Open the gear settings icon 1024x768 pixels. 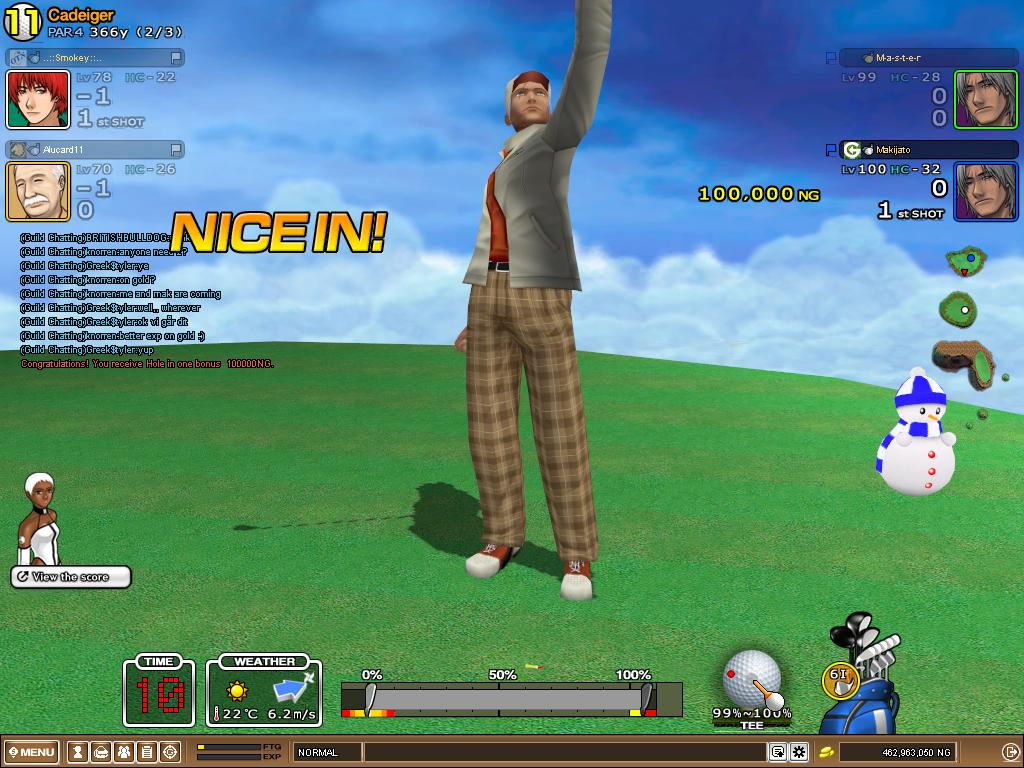[x=799, y=752]
